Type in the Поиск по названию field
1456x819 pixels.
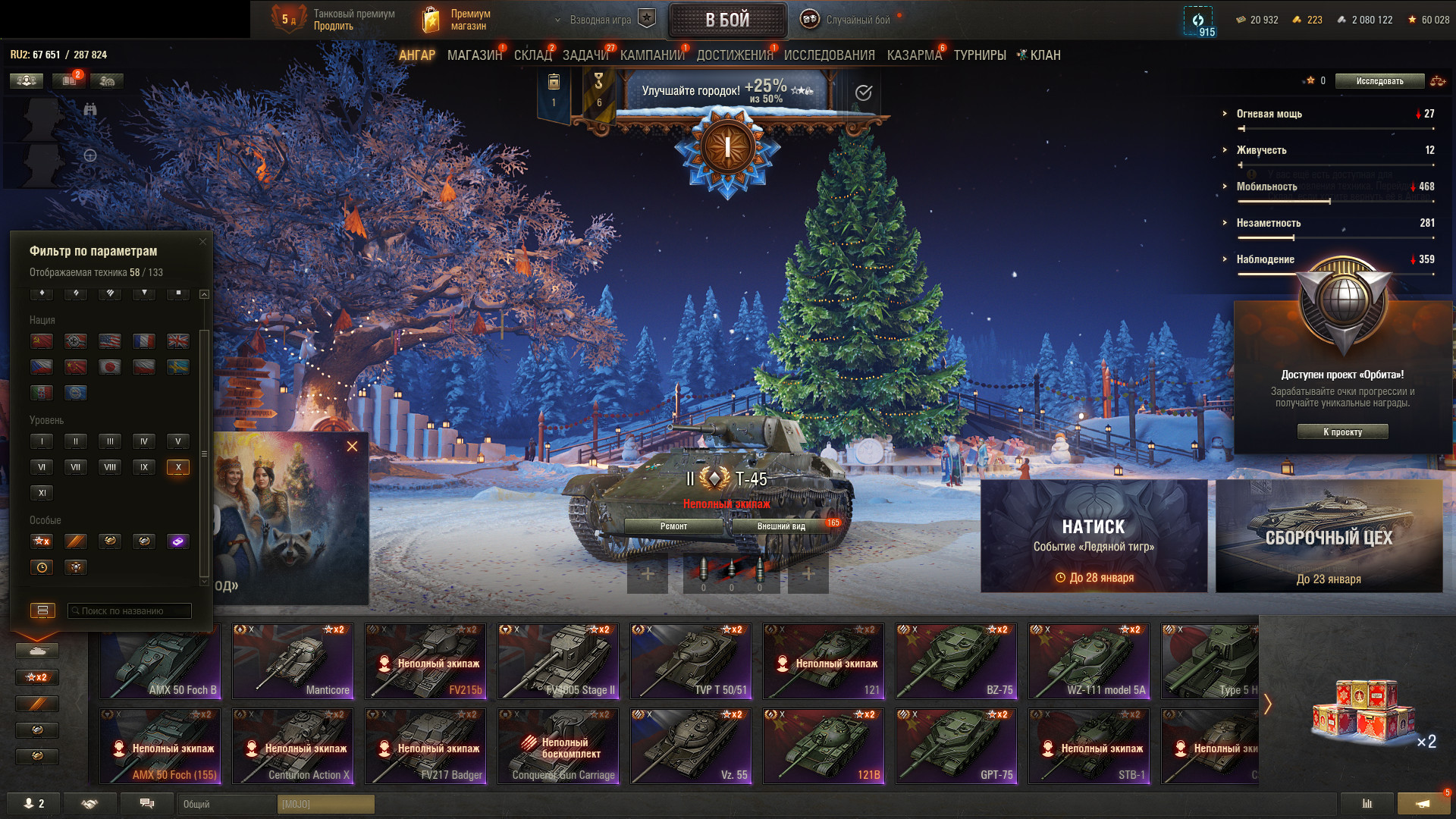point(130,611)
